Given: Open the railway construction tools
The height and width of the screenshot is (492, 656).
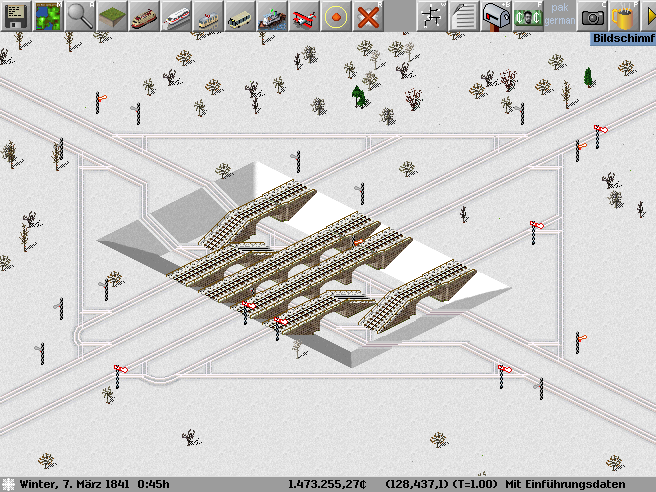Looking at the screenshot, I should [144, 16].
